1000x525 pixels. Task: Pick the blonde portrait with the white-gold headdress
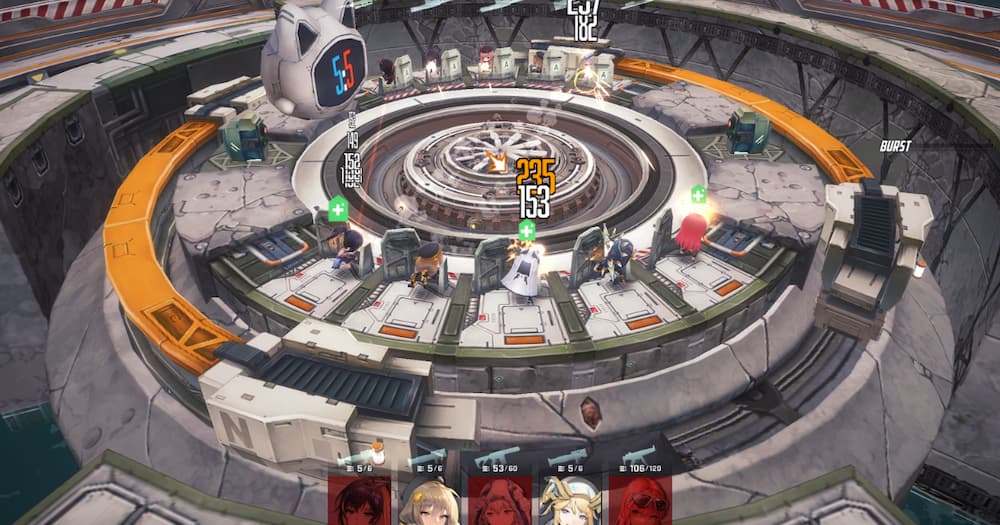pyautogui.click(x=569, y=500)
